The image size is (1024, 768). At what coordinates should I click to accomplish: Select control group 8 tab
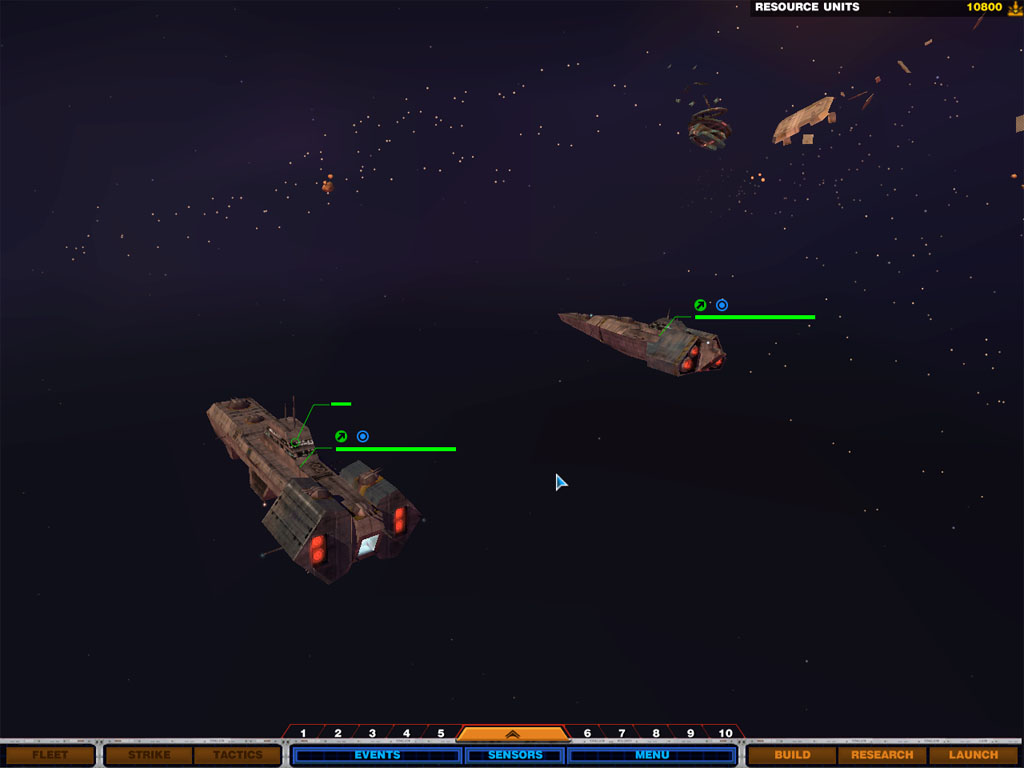coord(656,733)
